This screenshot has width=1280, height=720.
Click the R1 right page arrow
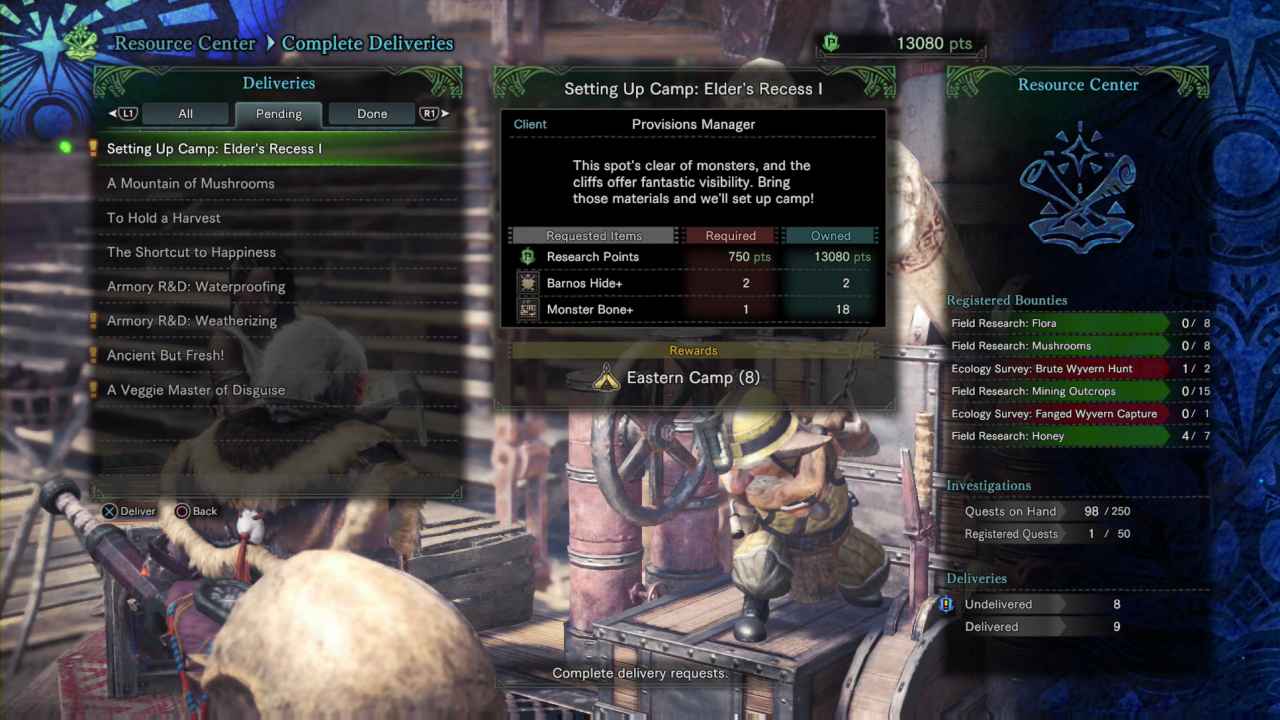click(x=432, y=113)
